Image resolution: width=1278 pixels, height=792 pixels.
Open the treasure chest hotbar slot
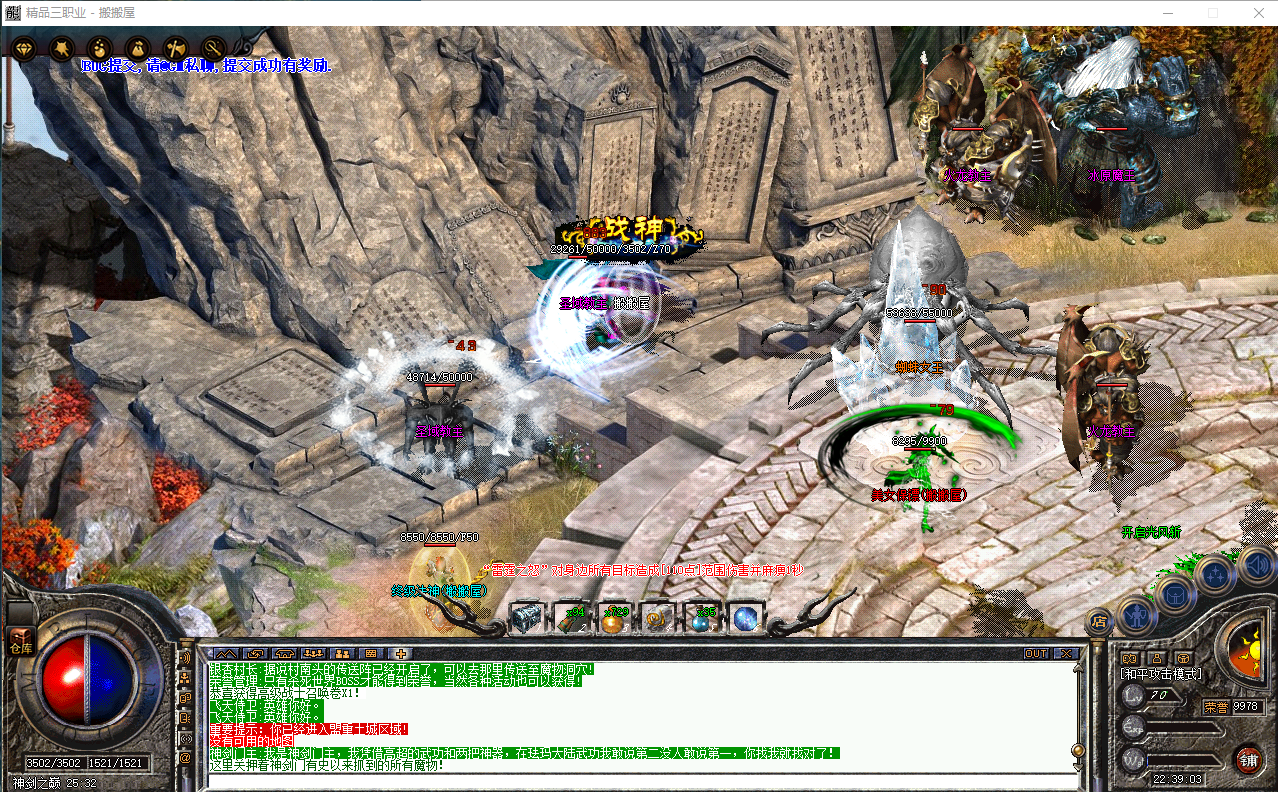coord(526,619)
